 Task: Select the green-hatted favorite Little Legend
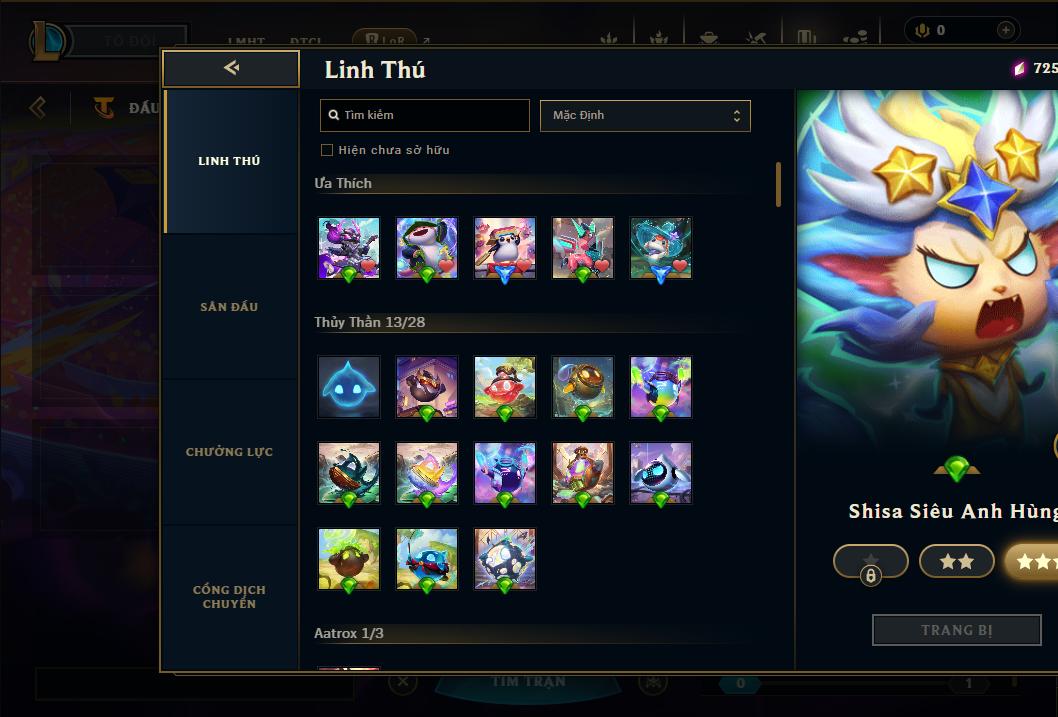(427, 248)
